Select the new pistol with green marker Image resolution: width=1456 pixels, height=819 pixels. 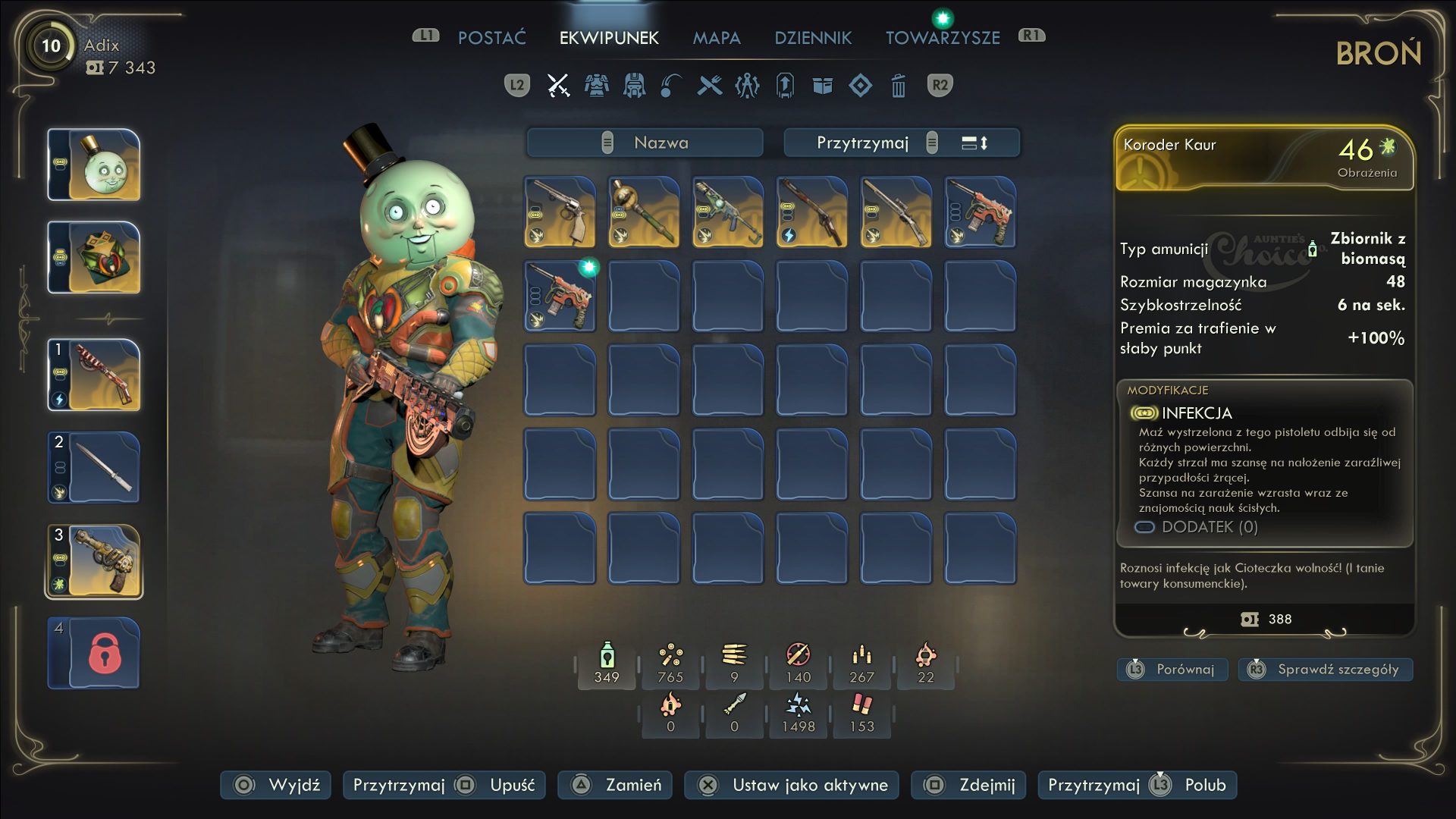click(560, 297)
